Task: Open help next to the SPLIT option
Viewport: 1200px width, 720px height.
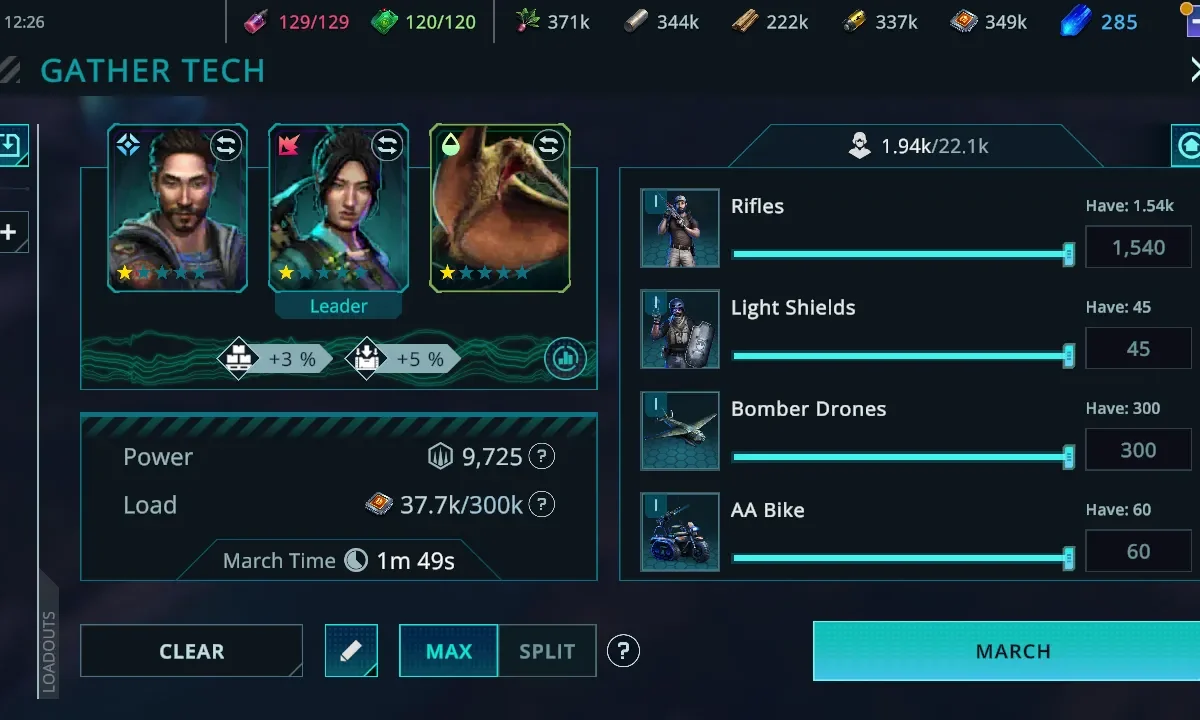Action: pyautogui.click(x=623, y=651)
